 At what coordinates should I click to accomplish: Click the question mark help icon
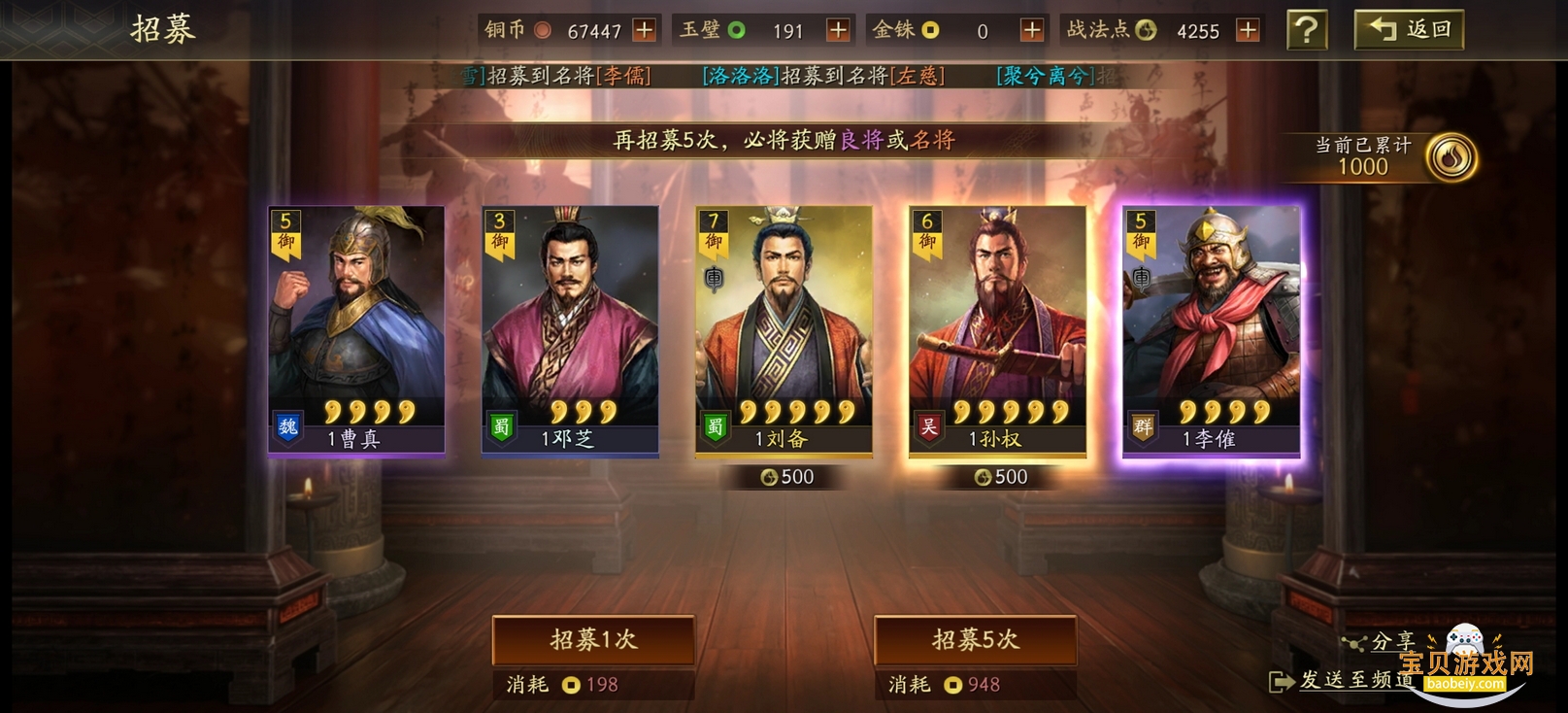(1308, 29)
